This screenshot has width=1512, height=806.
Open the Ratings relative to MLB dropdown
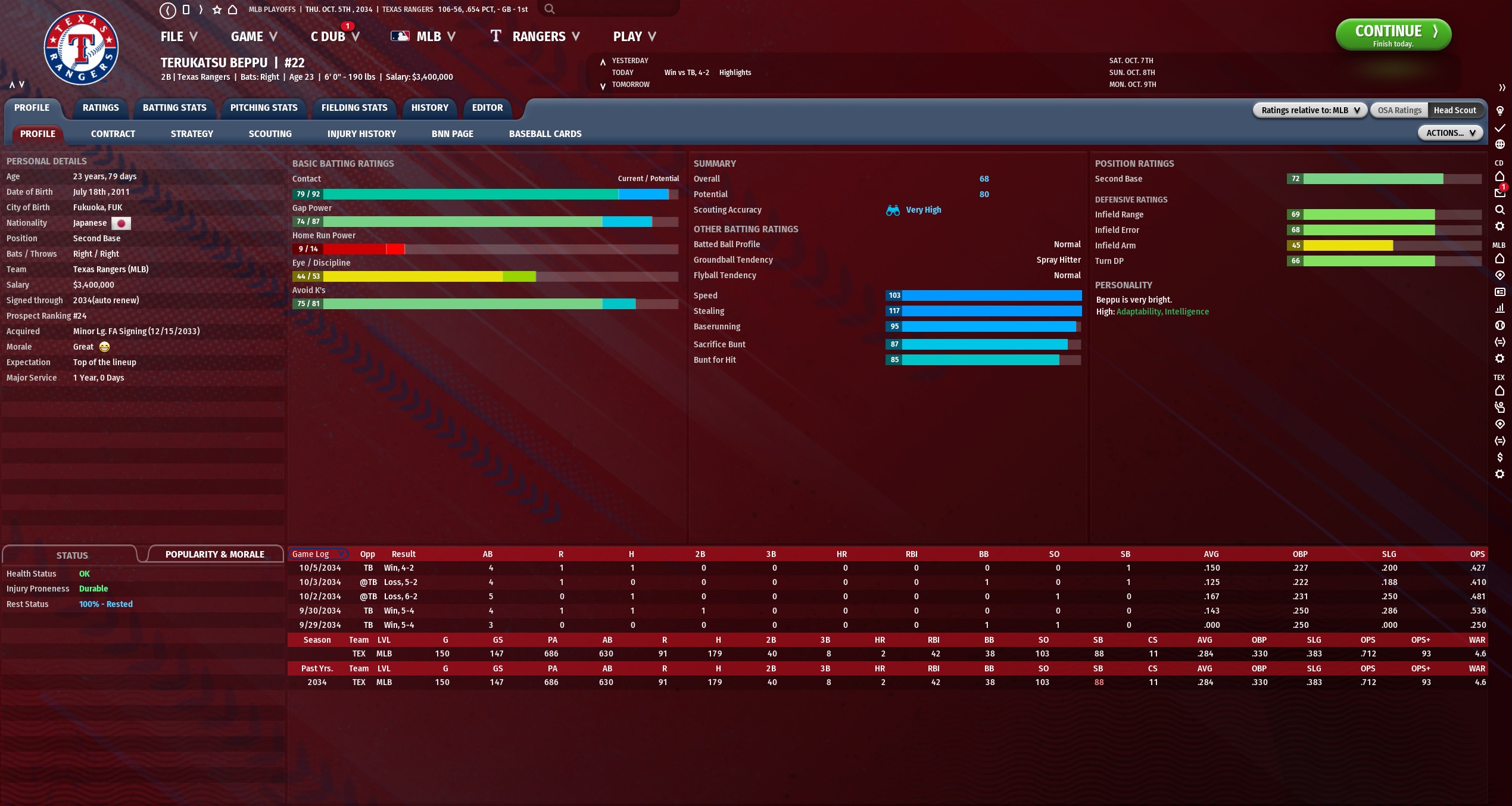click(x=1310, y=110)
